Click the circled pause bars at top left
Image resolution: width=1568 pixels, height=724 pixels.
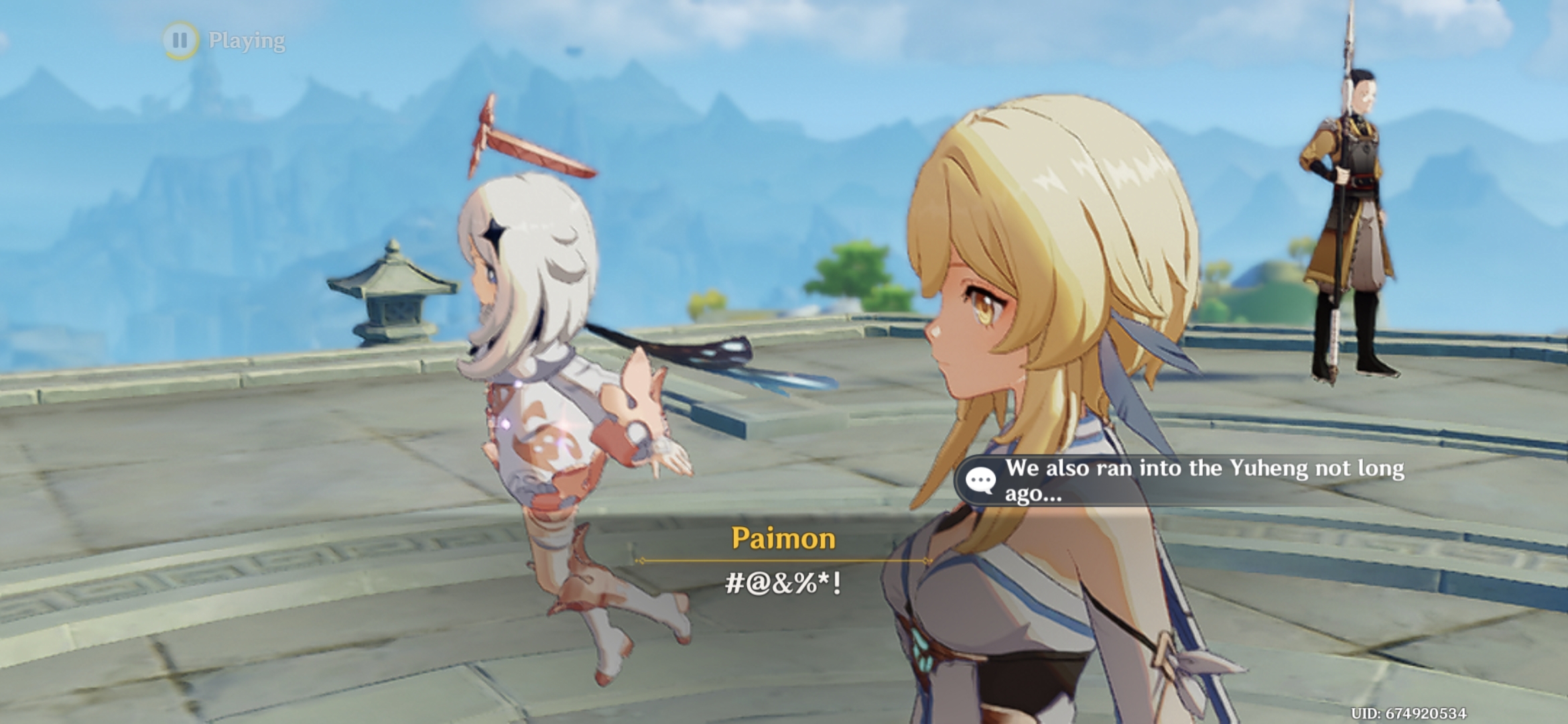coord(179,42)
